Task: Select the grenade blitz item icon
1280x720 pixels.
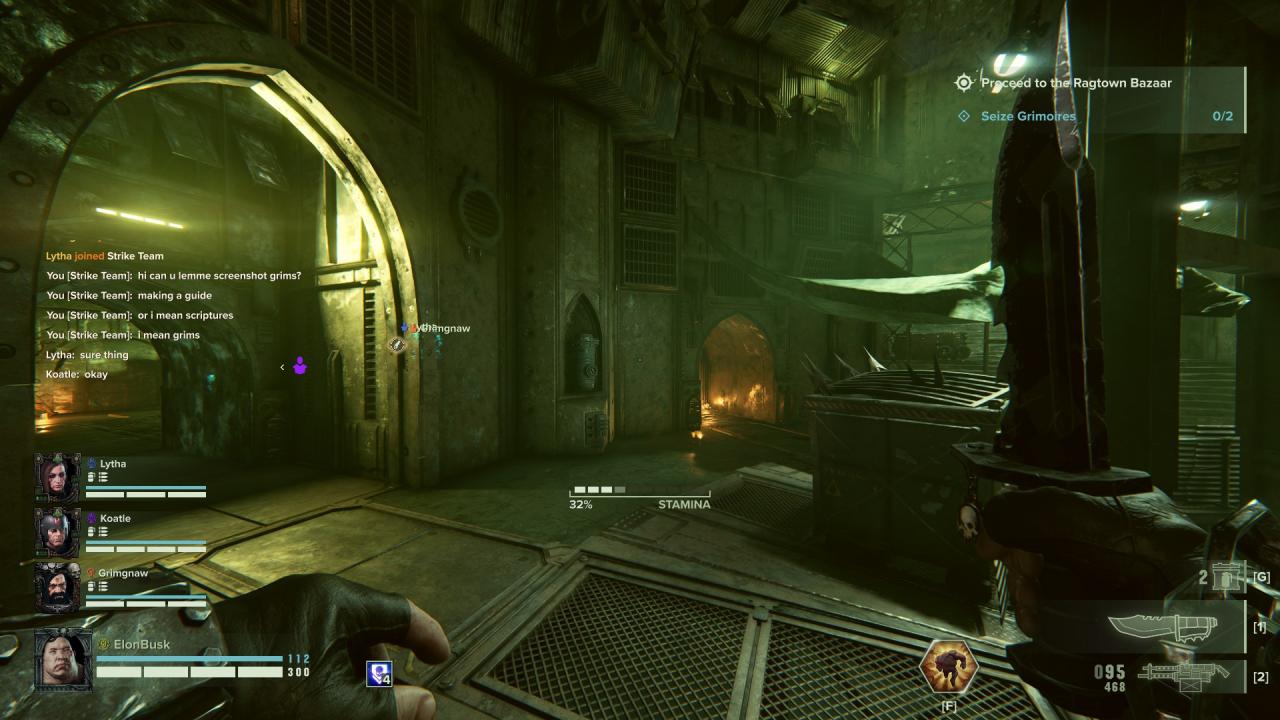Action: pyautogui.click(x=1226, y=576)
